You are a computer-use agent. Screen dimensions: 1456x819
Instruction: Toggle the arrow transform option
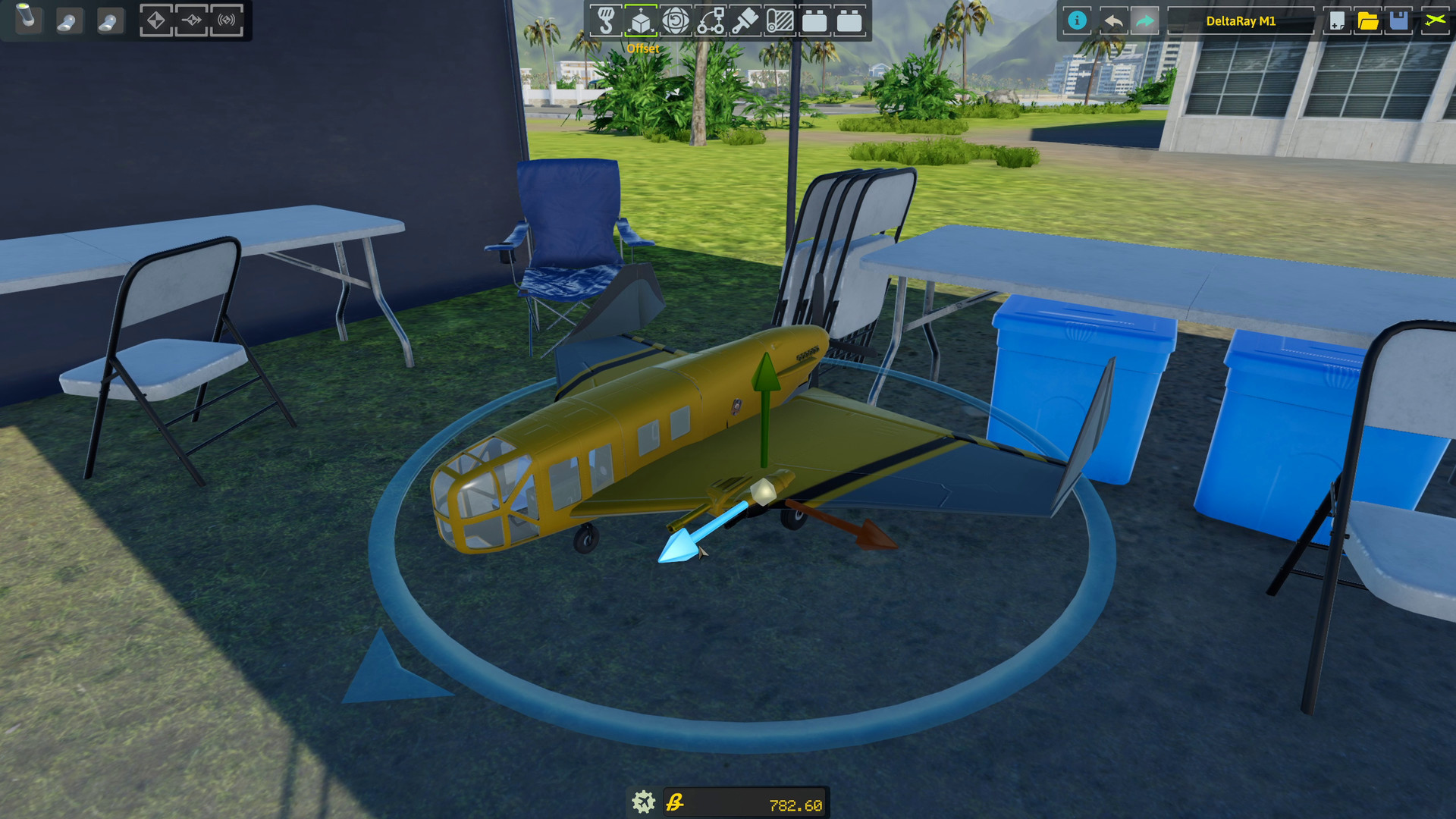point(190,21)
